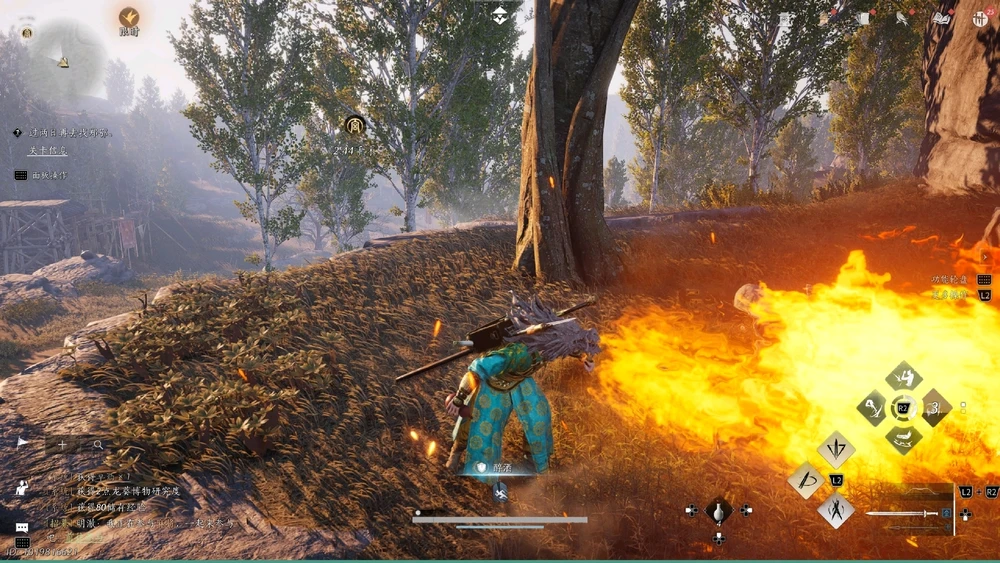
Task: Trigger the left L2 bow-shaped skill diamond
Action: click(x=806, y=480)
